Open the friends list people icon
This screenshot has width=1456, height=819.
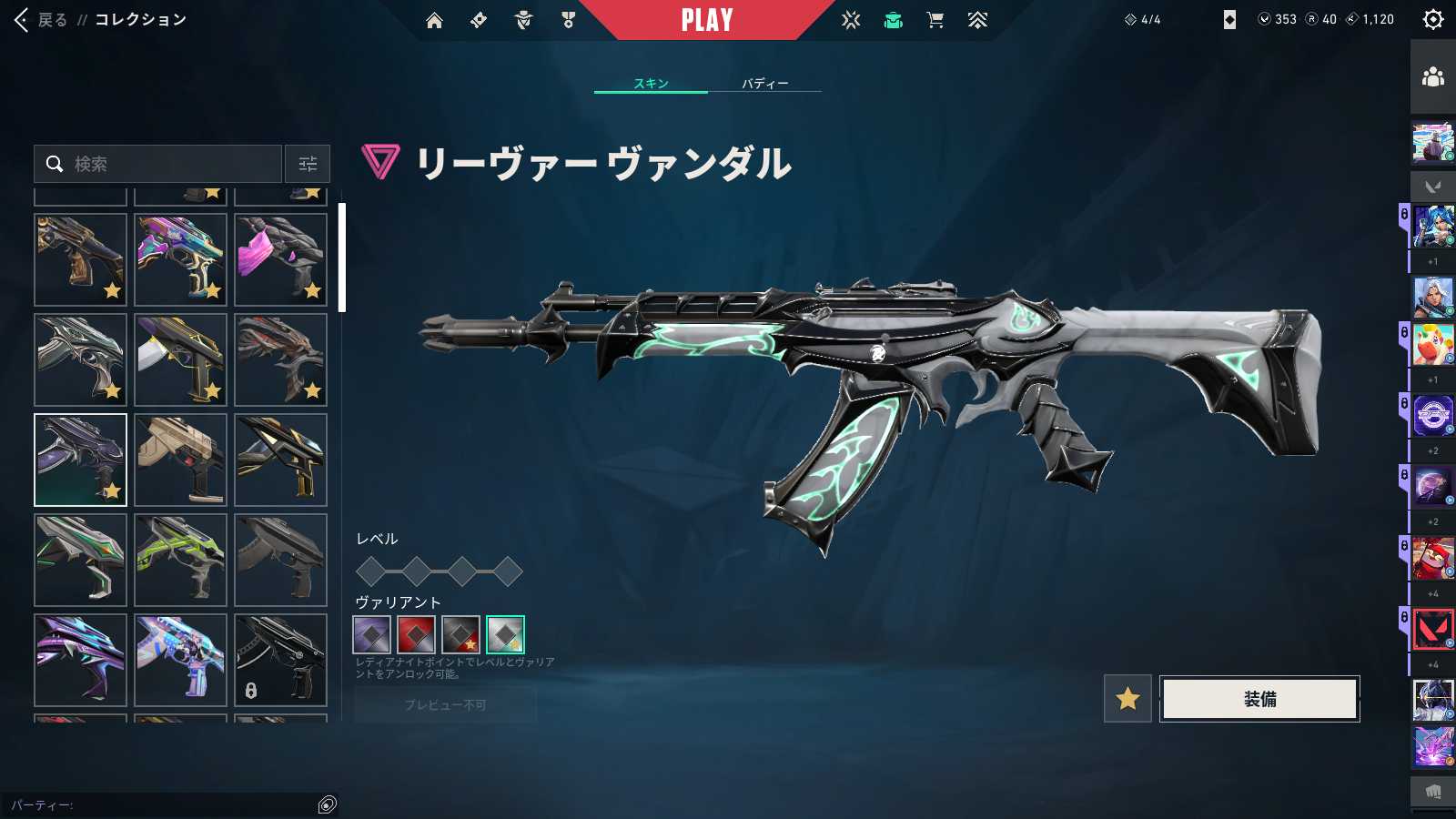(x=1432, y=76)
